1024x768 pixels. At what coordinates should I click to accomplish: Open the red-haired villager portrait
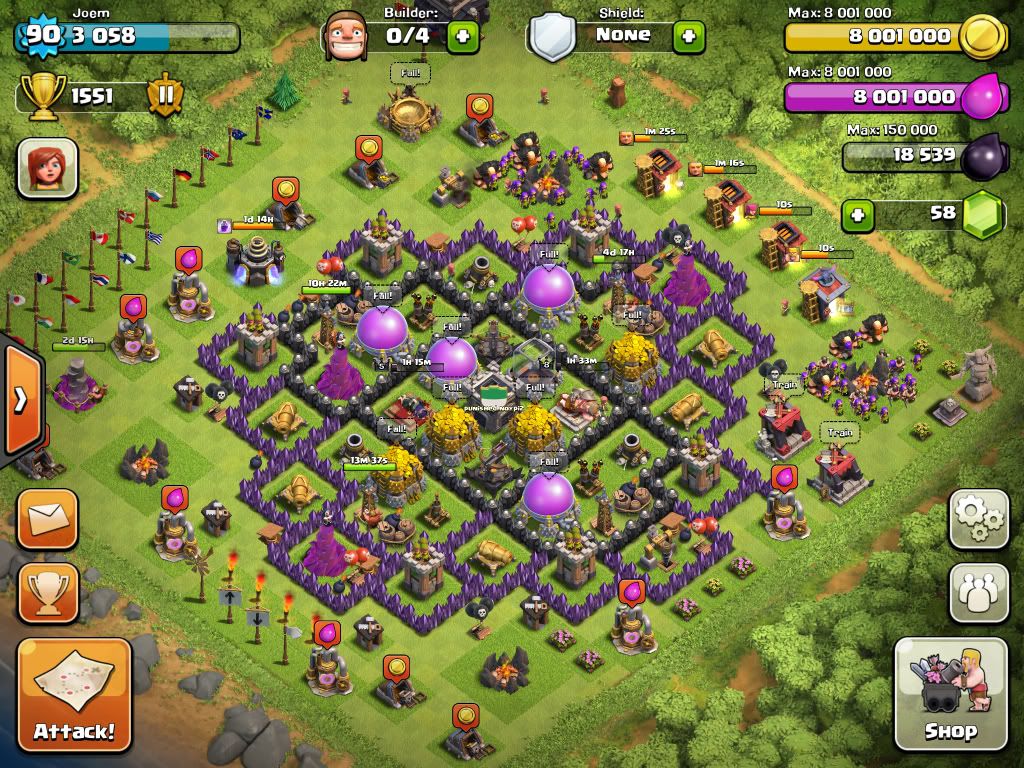pos(47,167)
